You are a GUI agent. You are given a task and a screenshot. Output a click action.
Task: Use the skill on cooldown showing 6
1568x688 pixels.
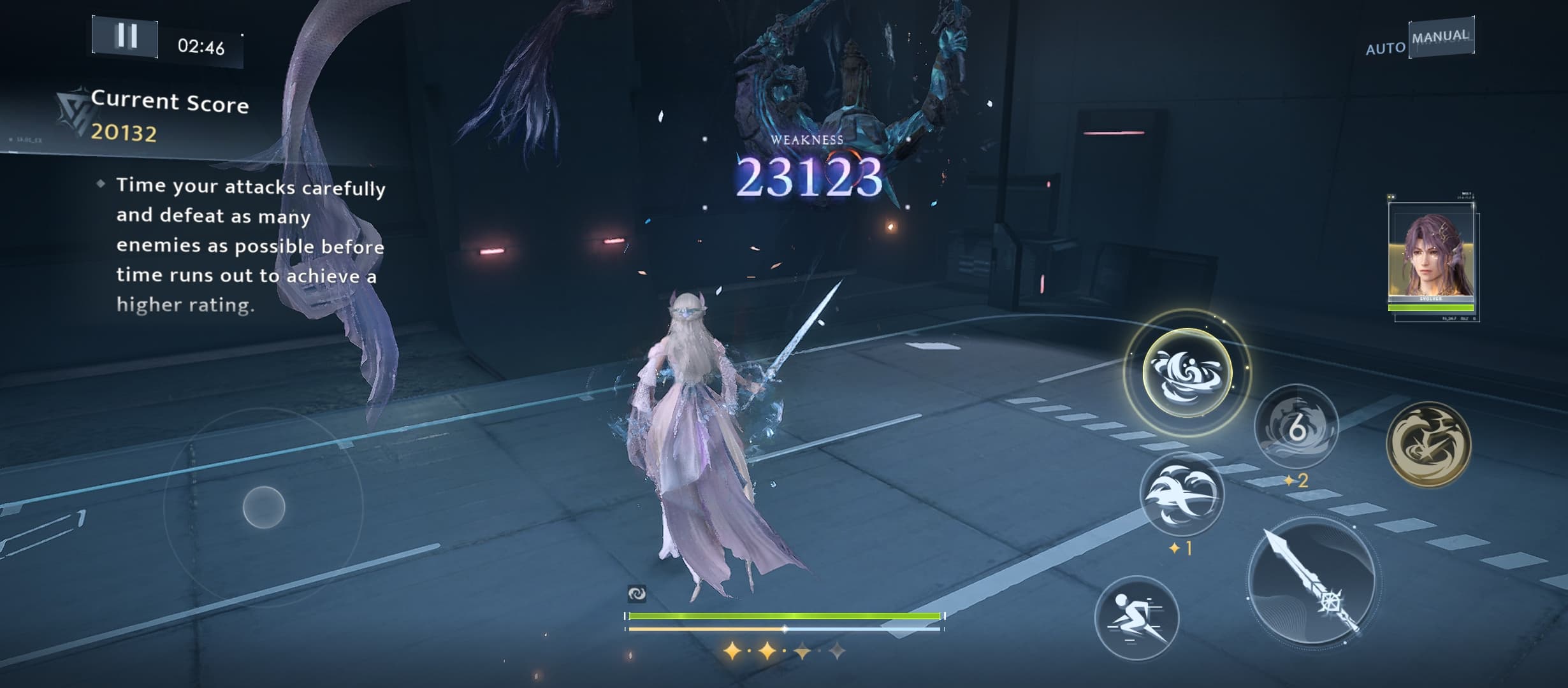pos(1296,427)
